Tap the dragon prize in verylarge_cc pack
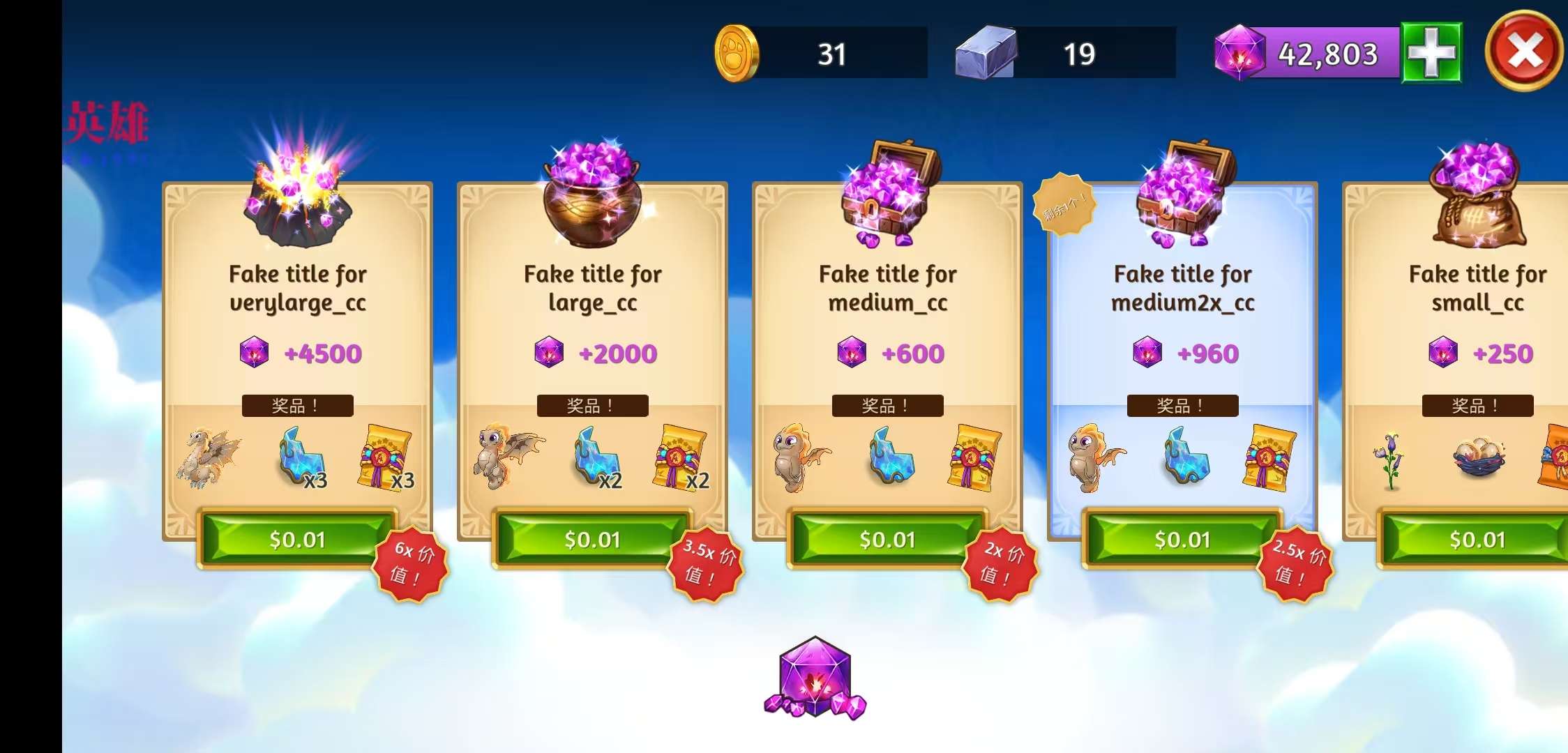This screenshot has width=1568, height=753. [208, 457]
